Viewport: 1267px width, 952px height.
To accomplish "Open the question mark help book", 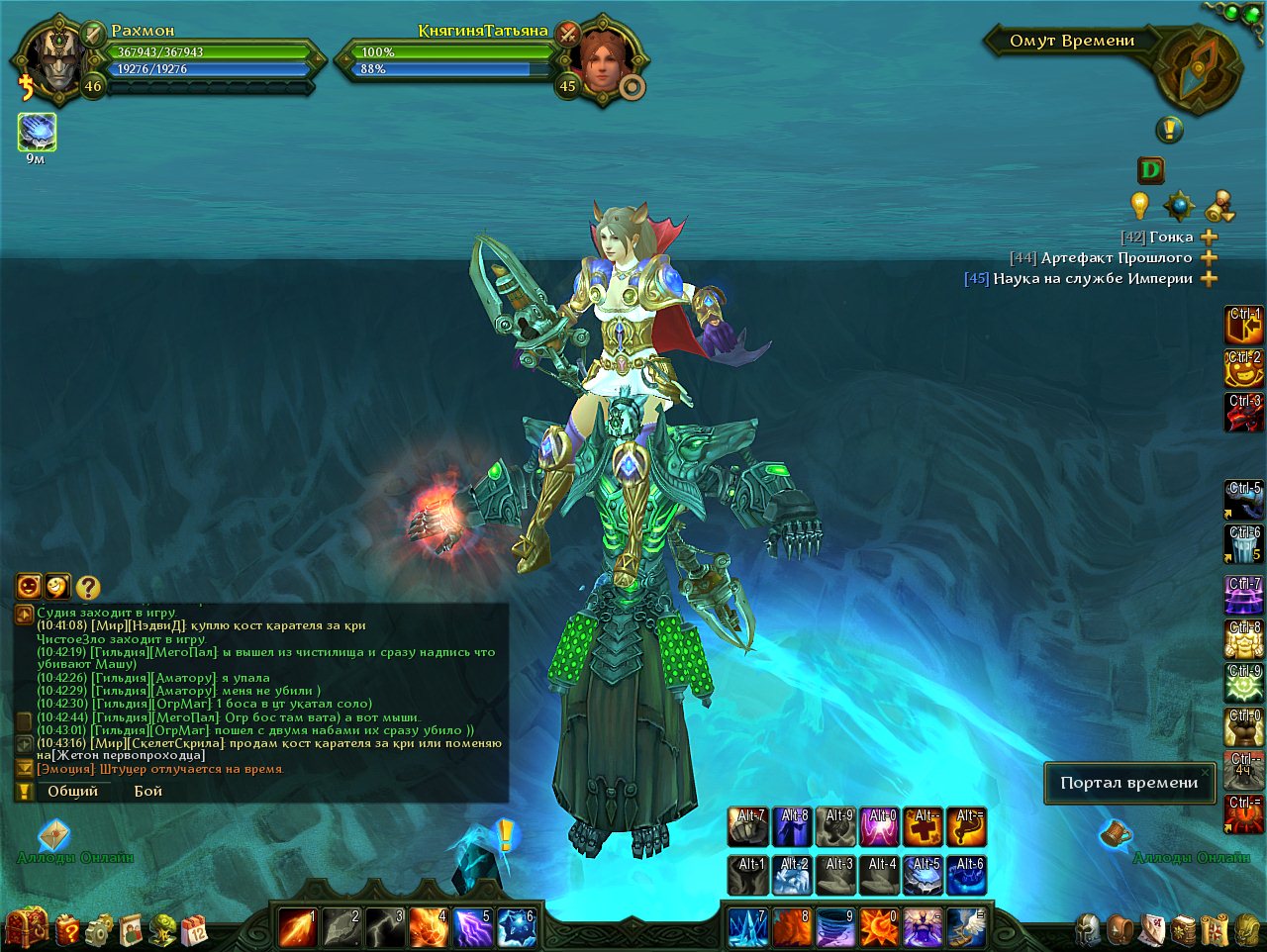I will pyautogui.click(x=67, y=930).
